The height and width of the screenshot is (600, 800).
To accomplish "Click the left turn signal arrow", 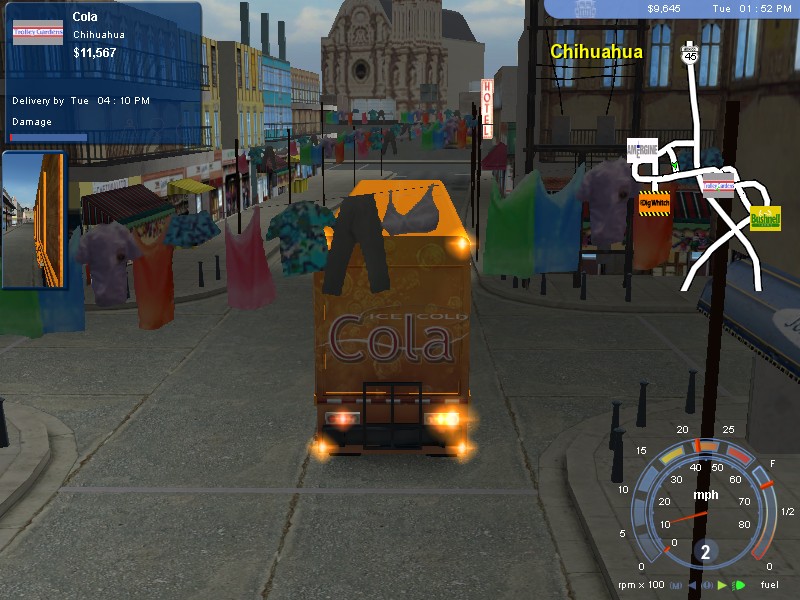I will coord(693,585).
